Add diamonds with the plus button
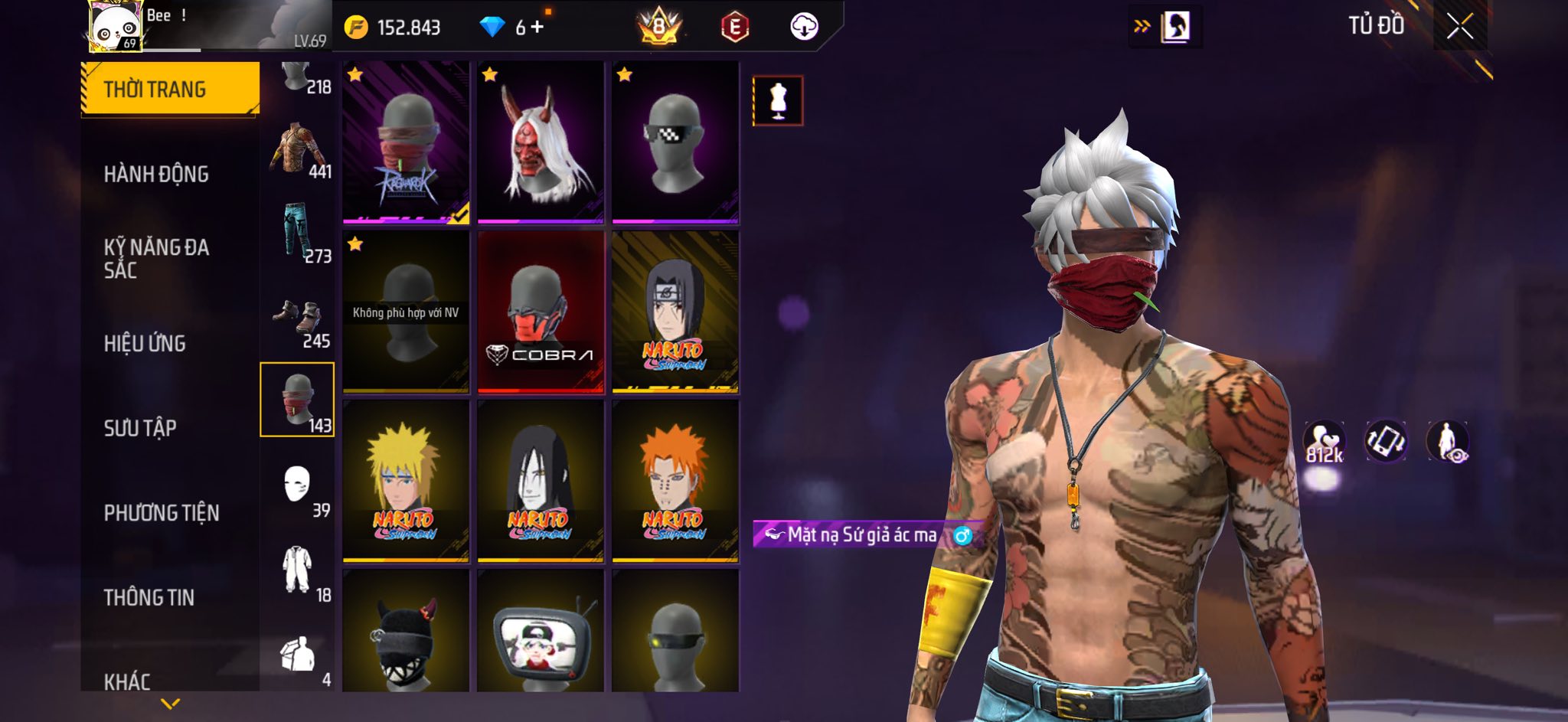 tap(537, 28)
